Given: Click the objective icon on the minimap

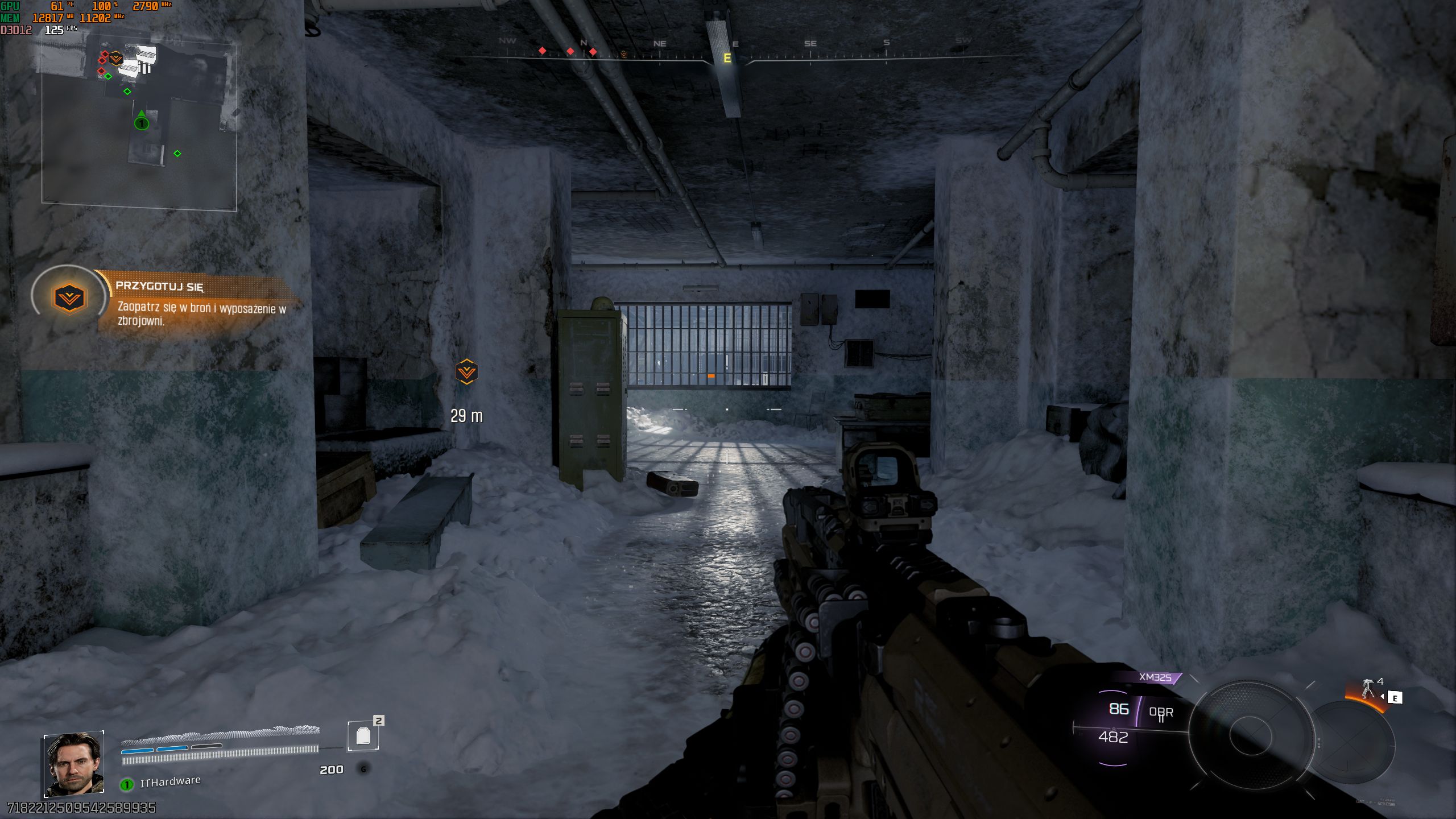Looking at the screenshot, I should (115, 58).
